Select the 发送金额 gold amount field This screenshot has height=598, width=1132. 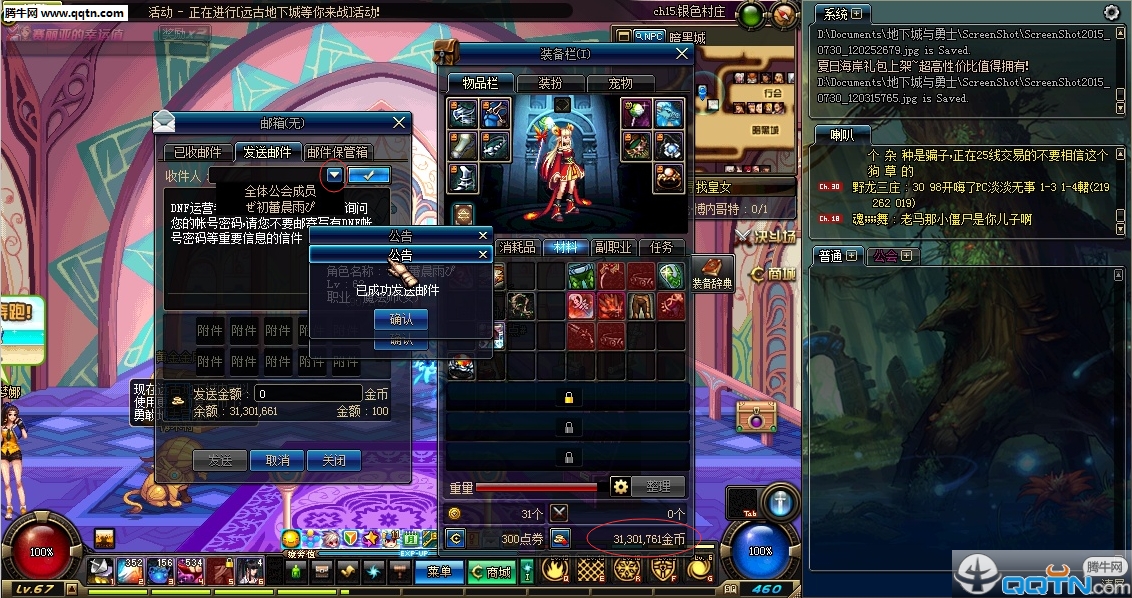click(x=307, y=394)
